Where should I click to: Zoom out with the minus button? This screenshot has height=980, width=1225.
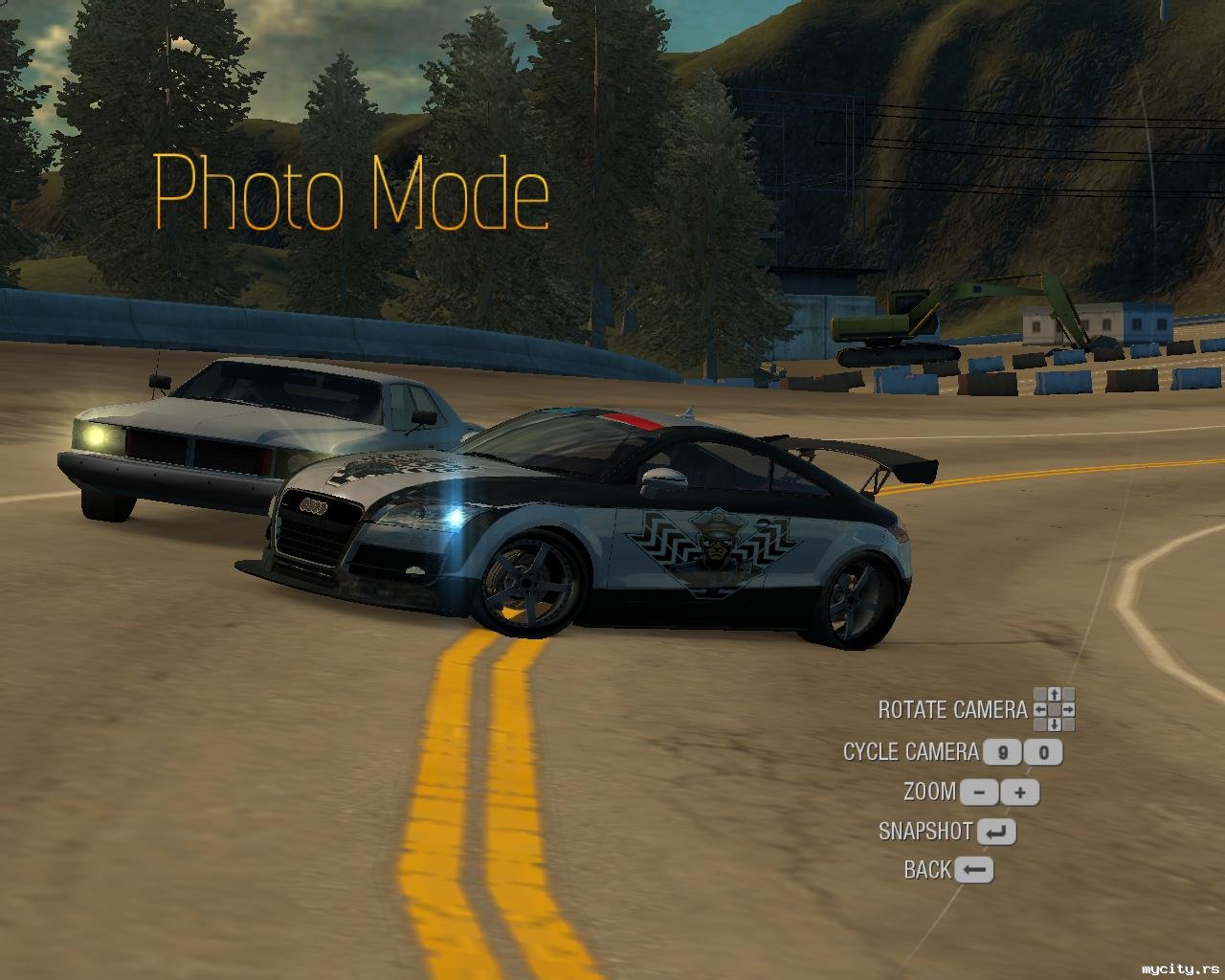[x=979, y=792]
